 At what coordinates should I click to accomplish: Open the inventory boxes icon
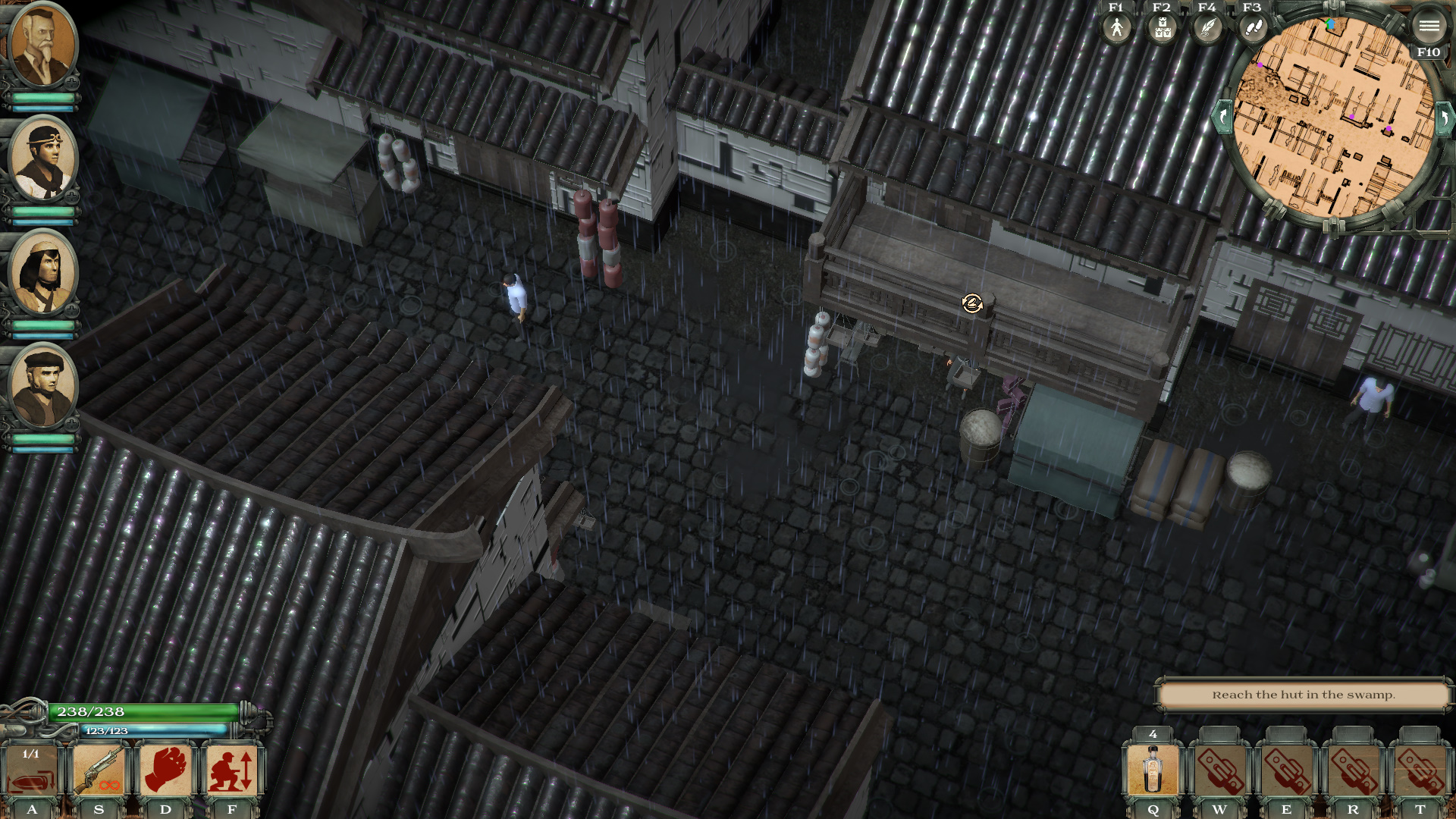(1162, 28)
